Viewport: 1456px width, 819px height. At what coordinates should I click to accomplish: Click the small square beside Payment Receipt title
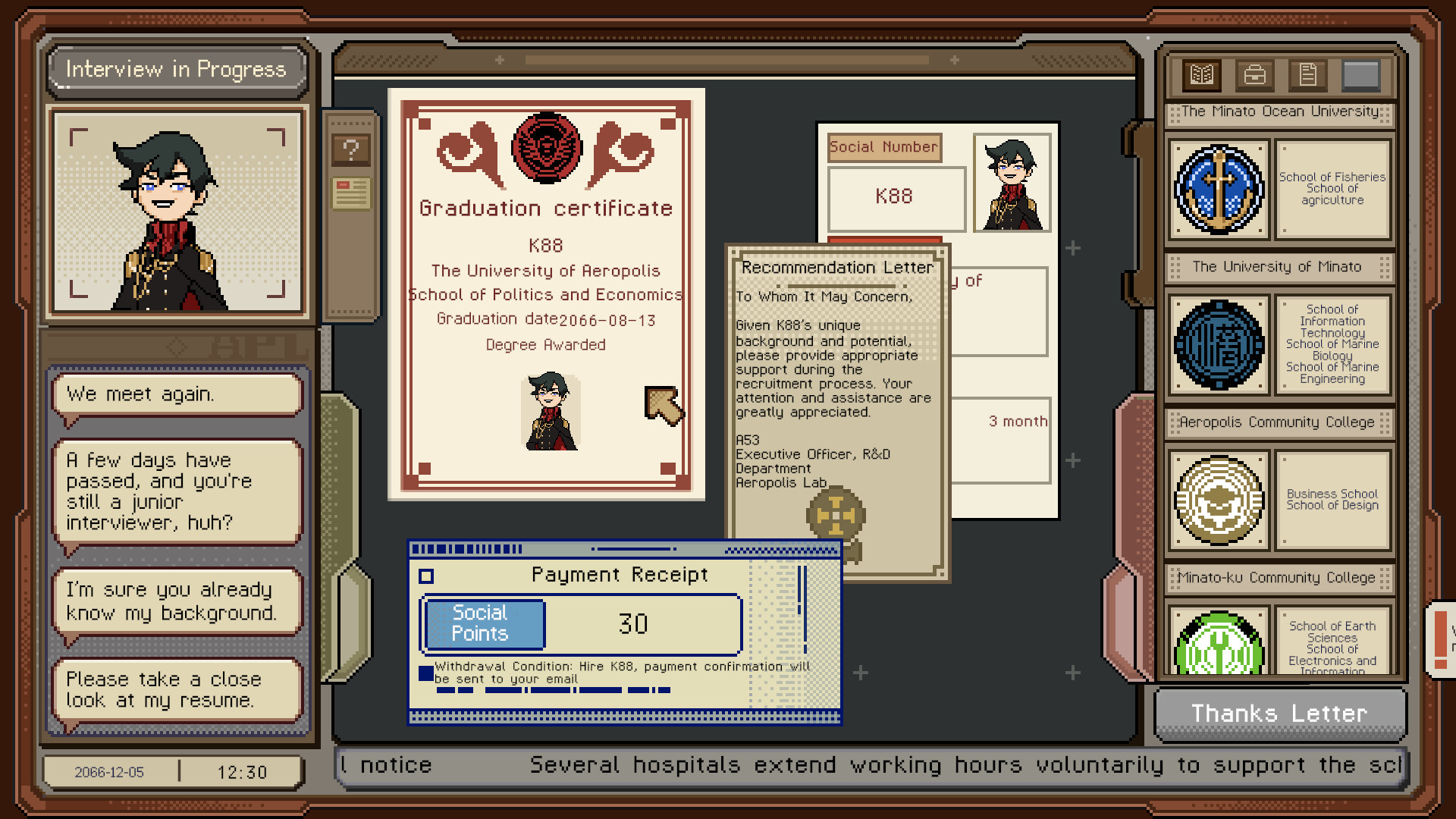[428, 575]
